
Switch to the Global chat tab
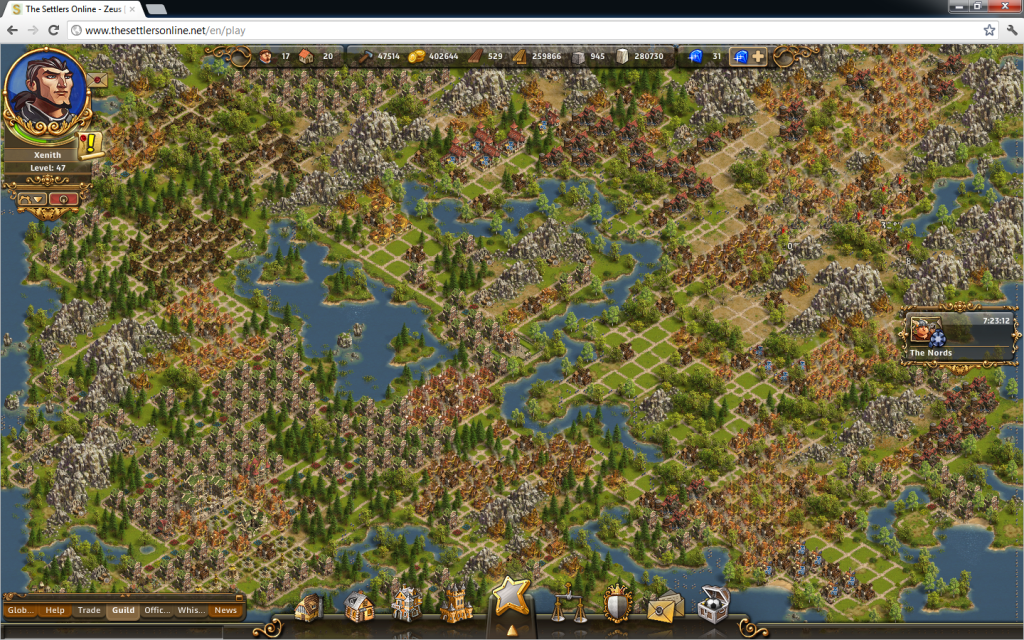(20, 610)
